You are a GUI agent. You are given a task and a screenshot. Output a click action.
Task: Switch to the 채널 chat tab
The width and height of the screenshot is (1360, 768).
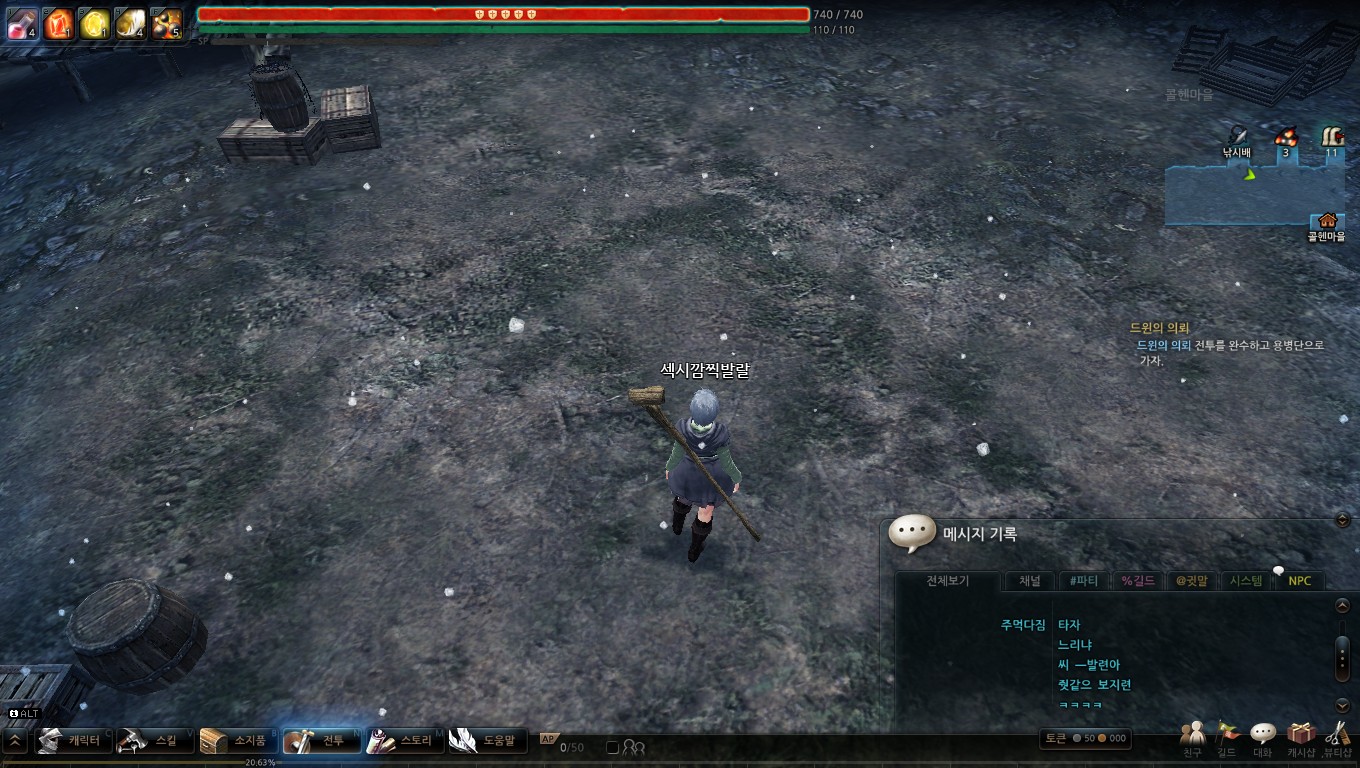(1029, 581)
